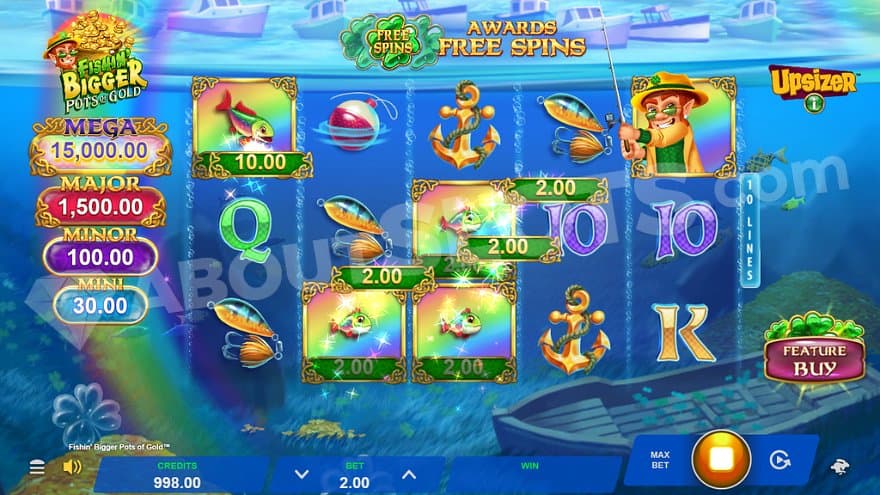Toggle the rabbit quick spin mode

click(x=840, y=466)
